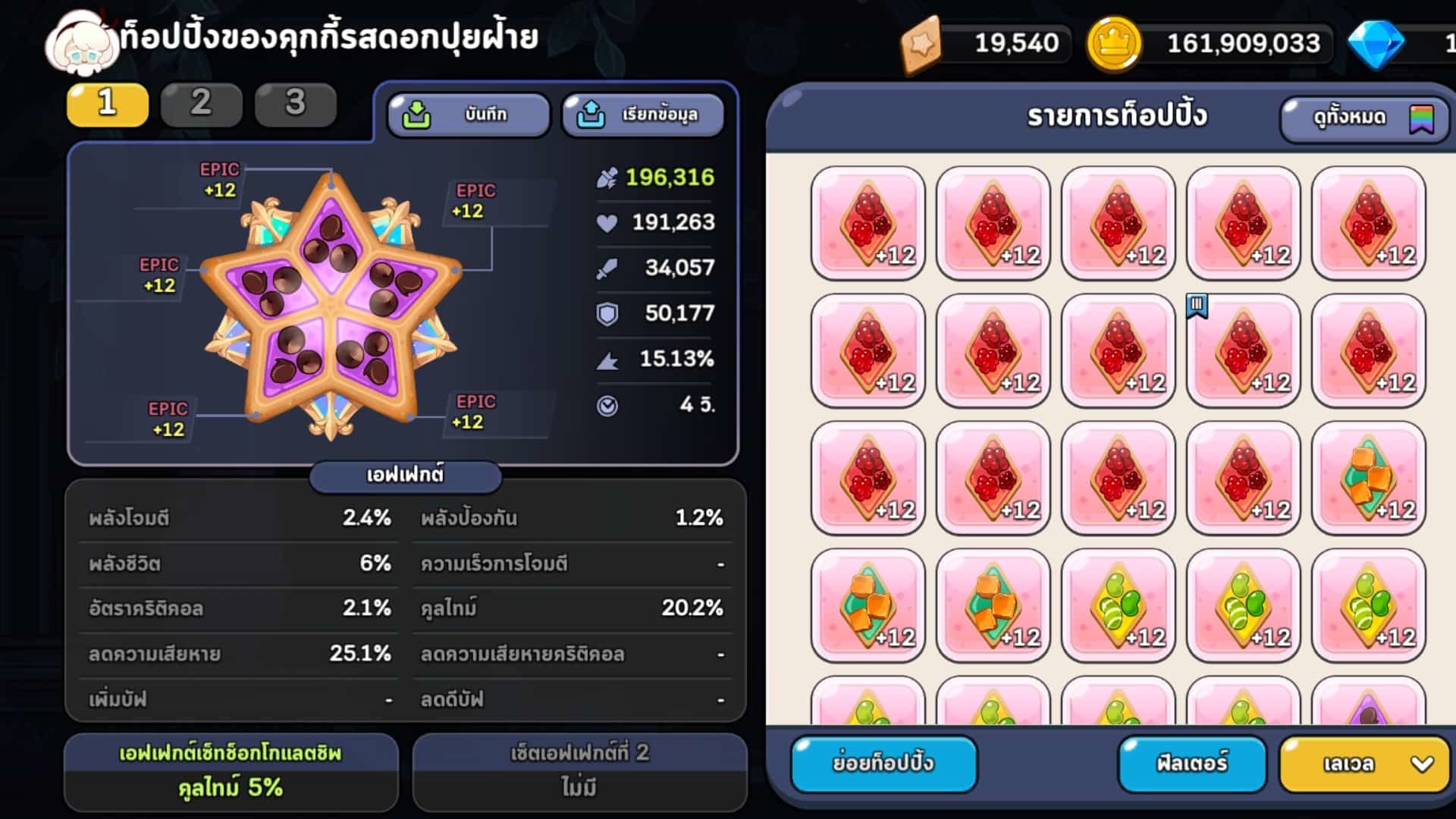1456x819 pixels.
Task: Click the star biscuit currency icon
Action: (921, 43)
